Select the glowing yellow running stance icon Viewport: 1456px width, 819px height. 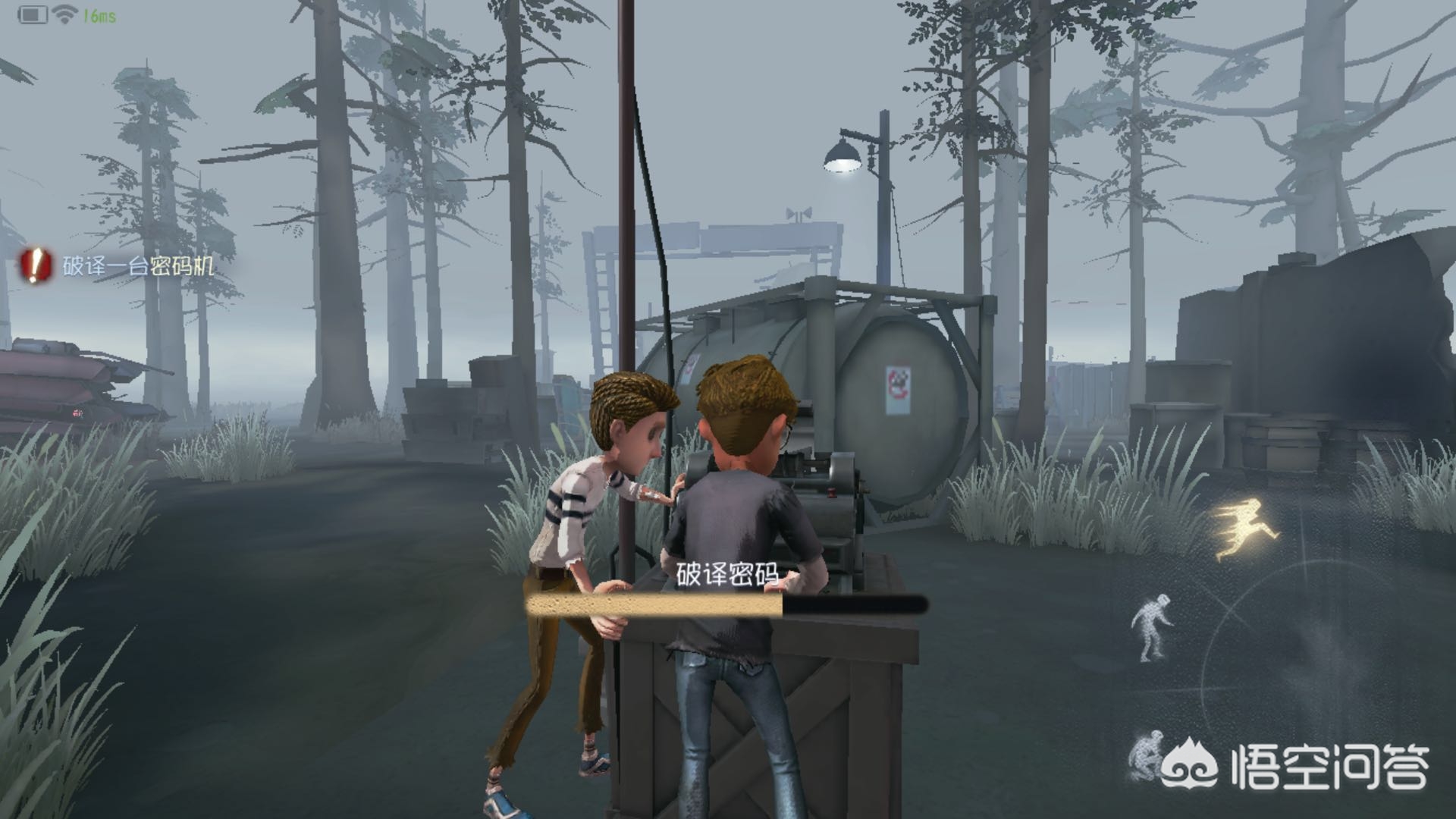[1246, 529]
